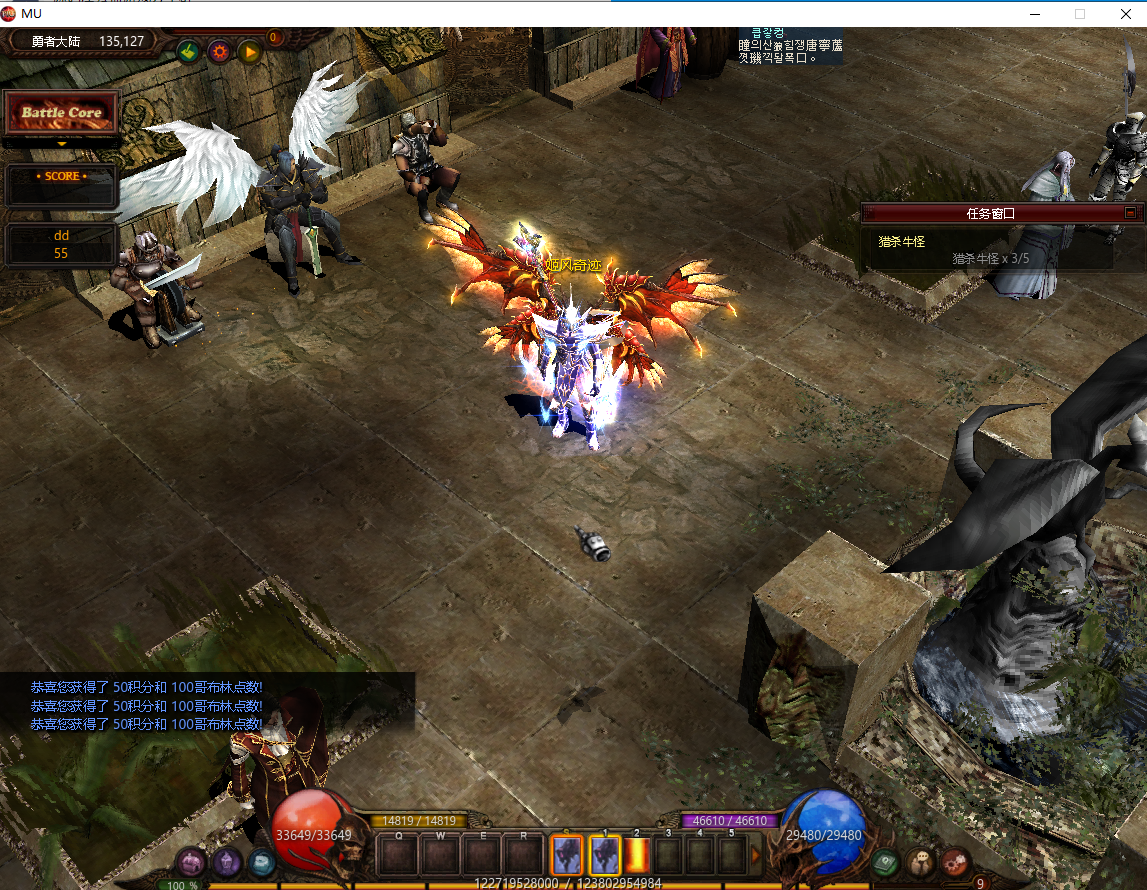1147x890 pixels.
Task: Open the orange gear settings button
Action: (x=219, y=51)
